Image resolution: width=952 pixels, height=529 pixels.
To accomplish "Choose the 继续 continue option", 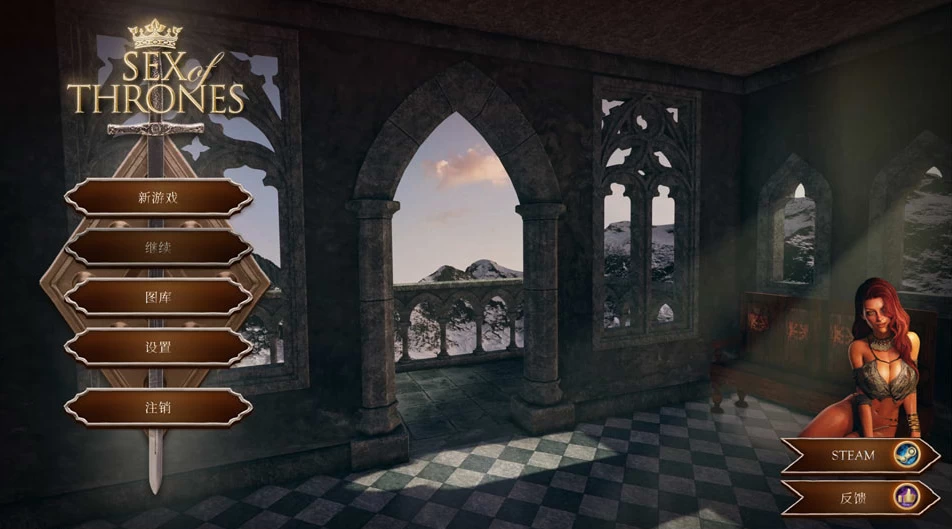I will [x=158, y=247].
